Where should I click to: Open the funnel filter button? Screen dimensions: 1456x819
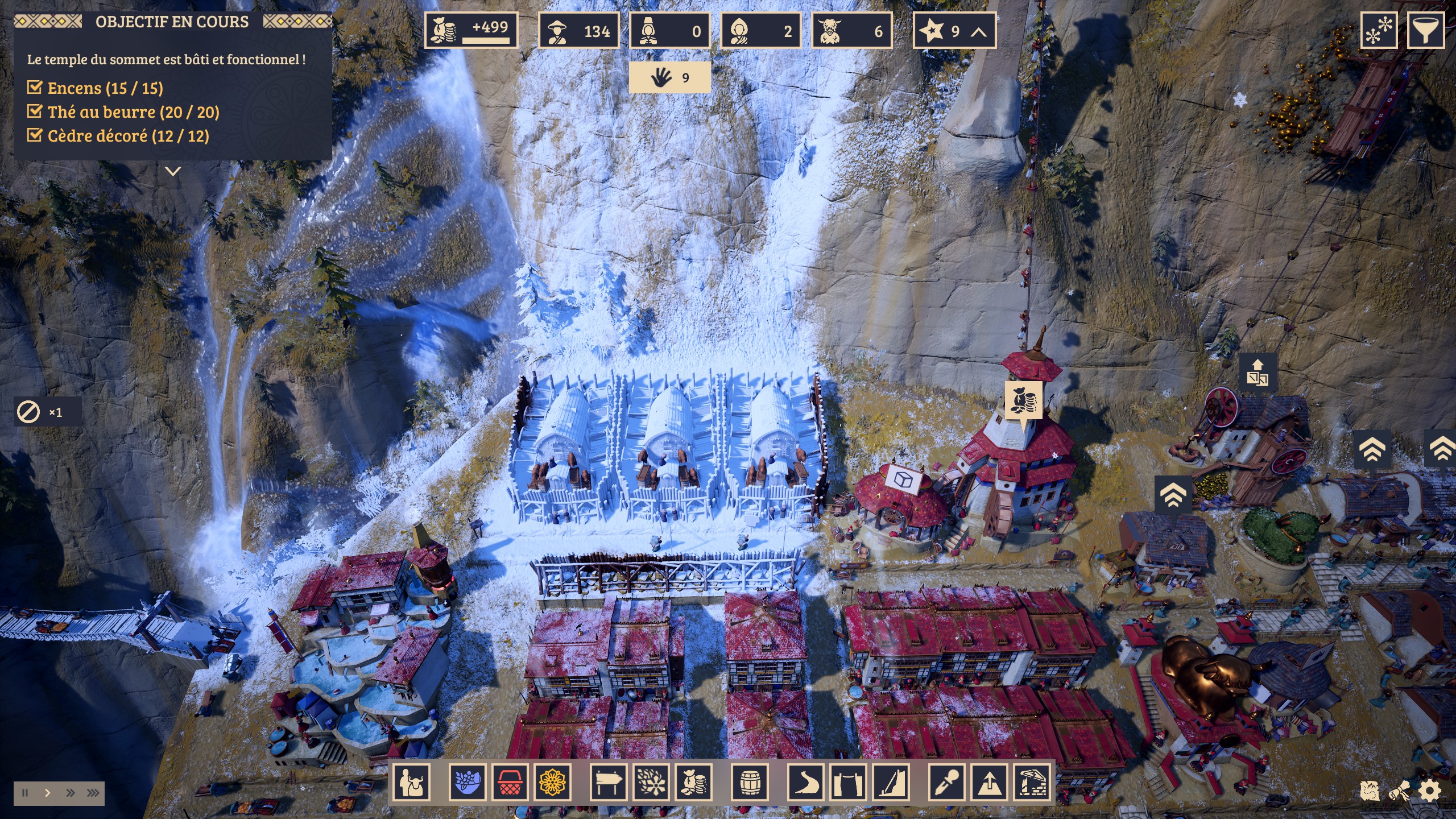click(1425, 31)
